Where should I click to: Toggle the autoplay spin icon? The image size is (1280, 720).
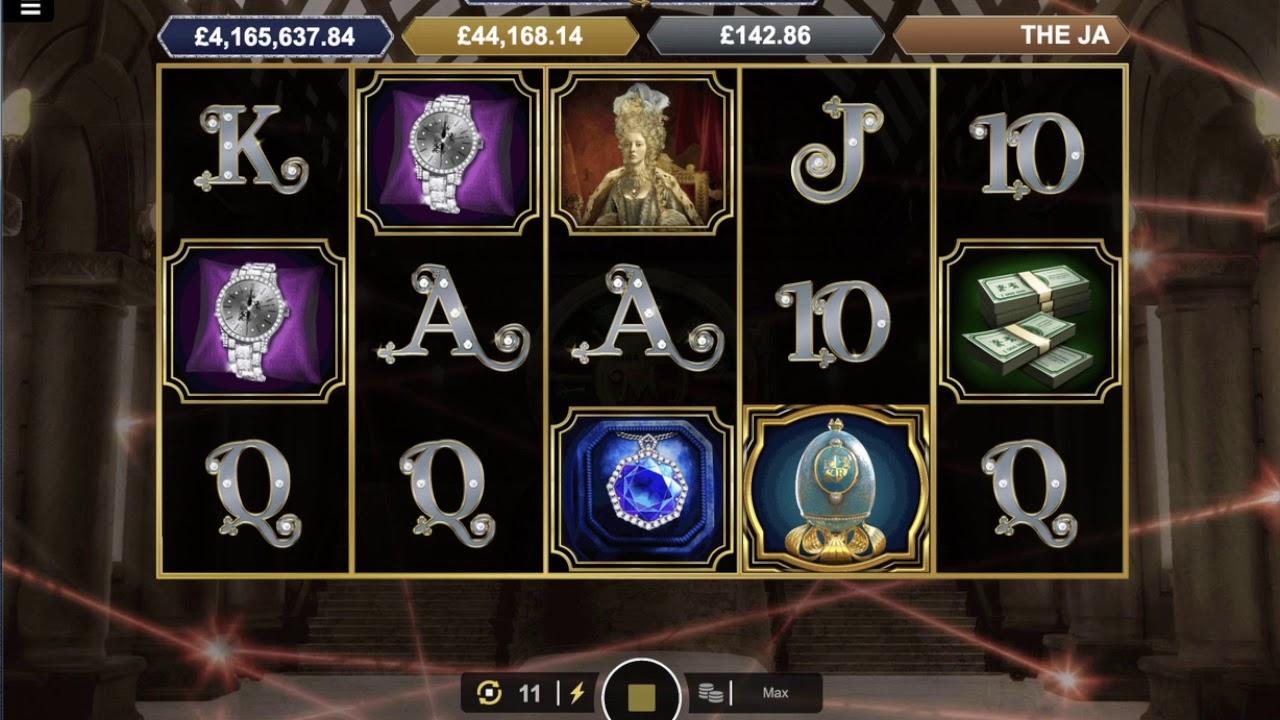489,693
